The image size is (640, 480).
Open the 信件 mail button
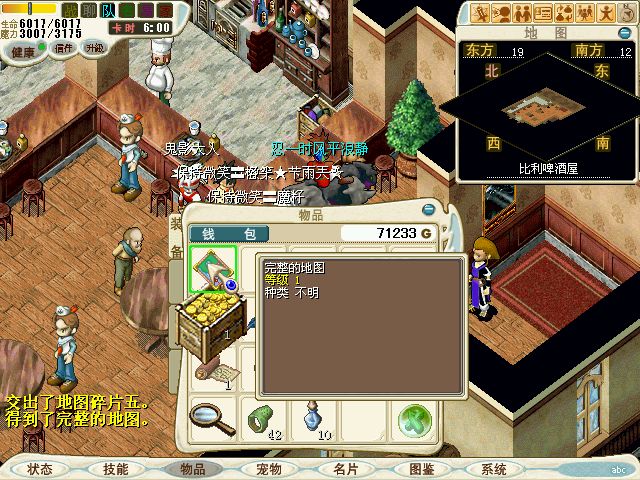click(64, 48)
